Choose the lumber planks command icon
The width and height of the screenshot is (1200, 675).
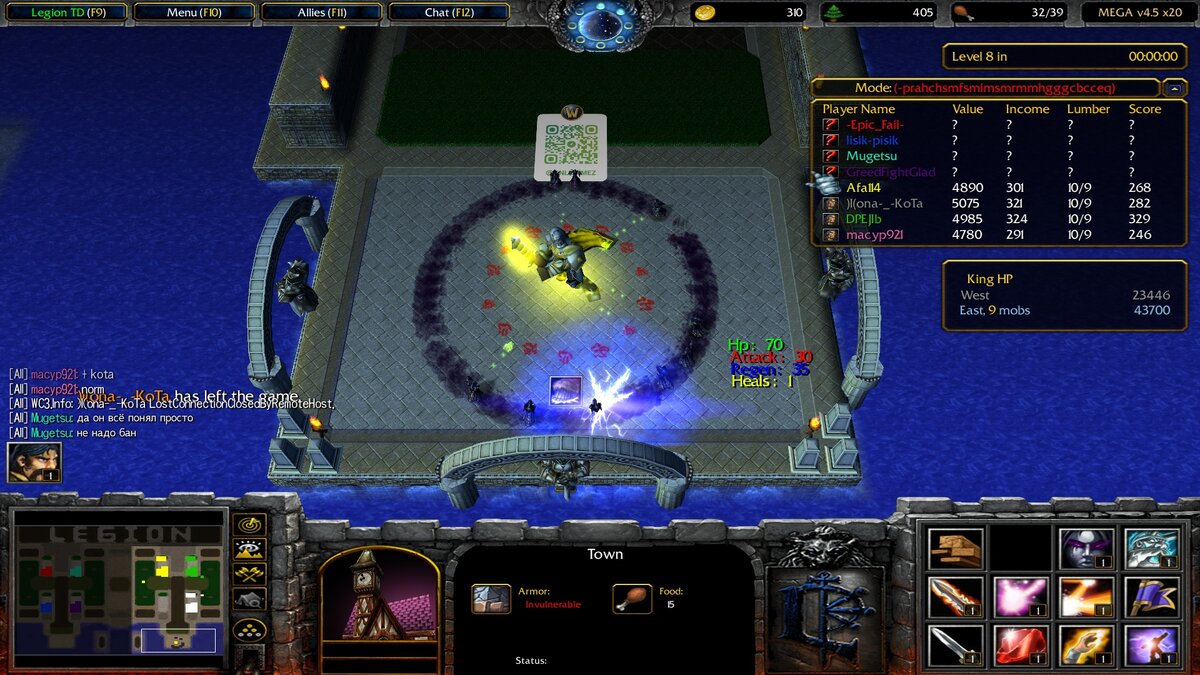955,548
